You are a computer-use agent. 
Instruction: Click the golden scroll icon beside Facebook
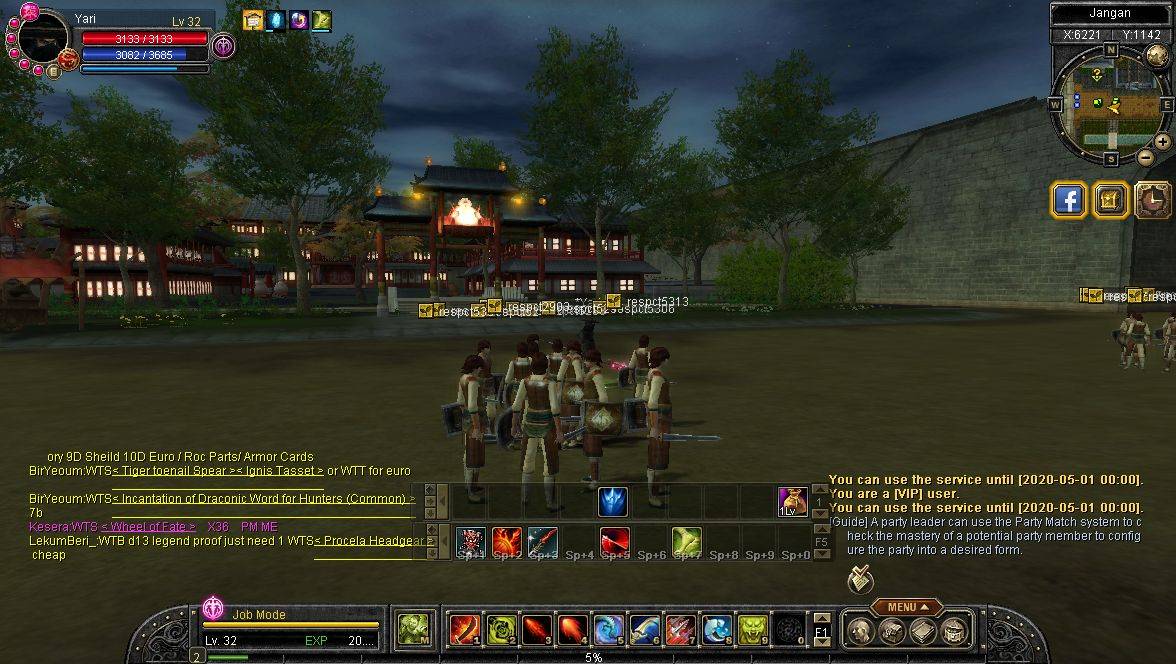(x=1110, y=200)
